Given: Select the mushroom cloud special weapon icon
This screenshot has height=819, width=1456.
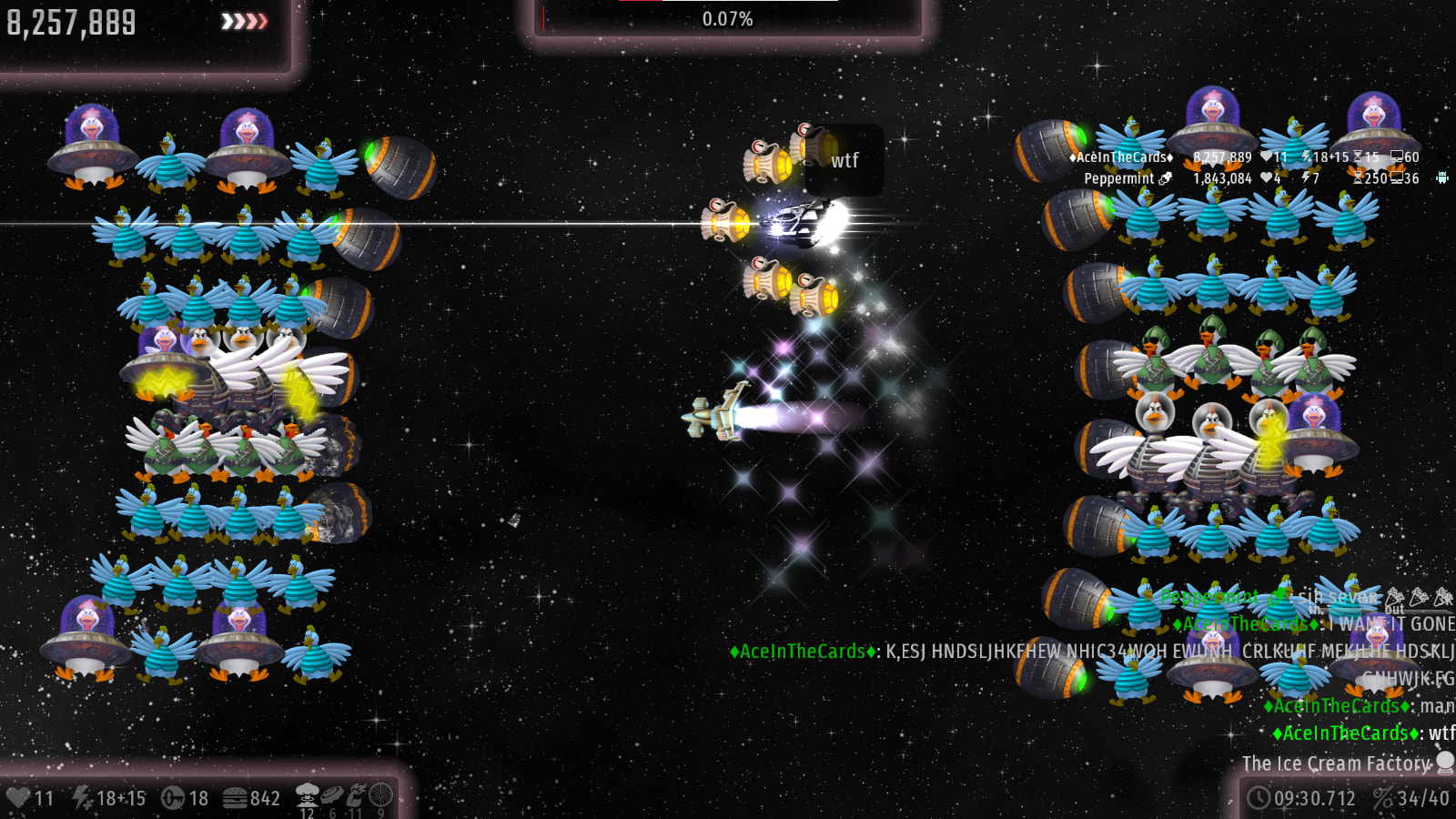Looking at the screenshot, I should [x=308, y=794].
